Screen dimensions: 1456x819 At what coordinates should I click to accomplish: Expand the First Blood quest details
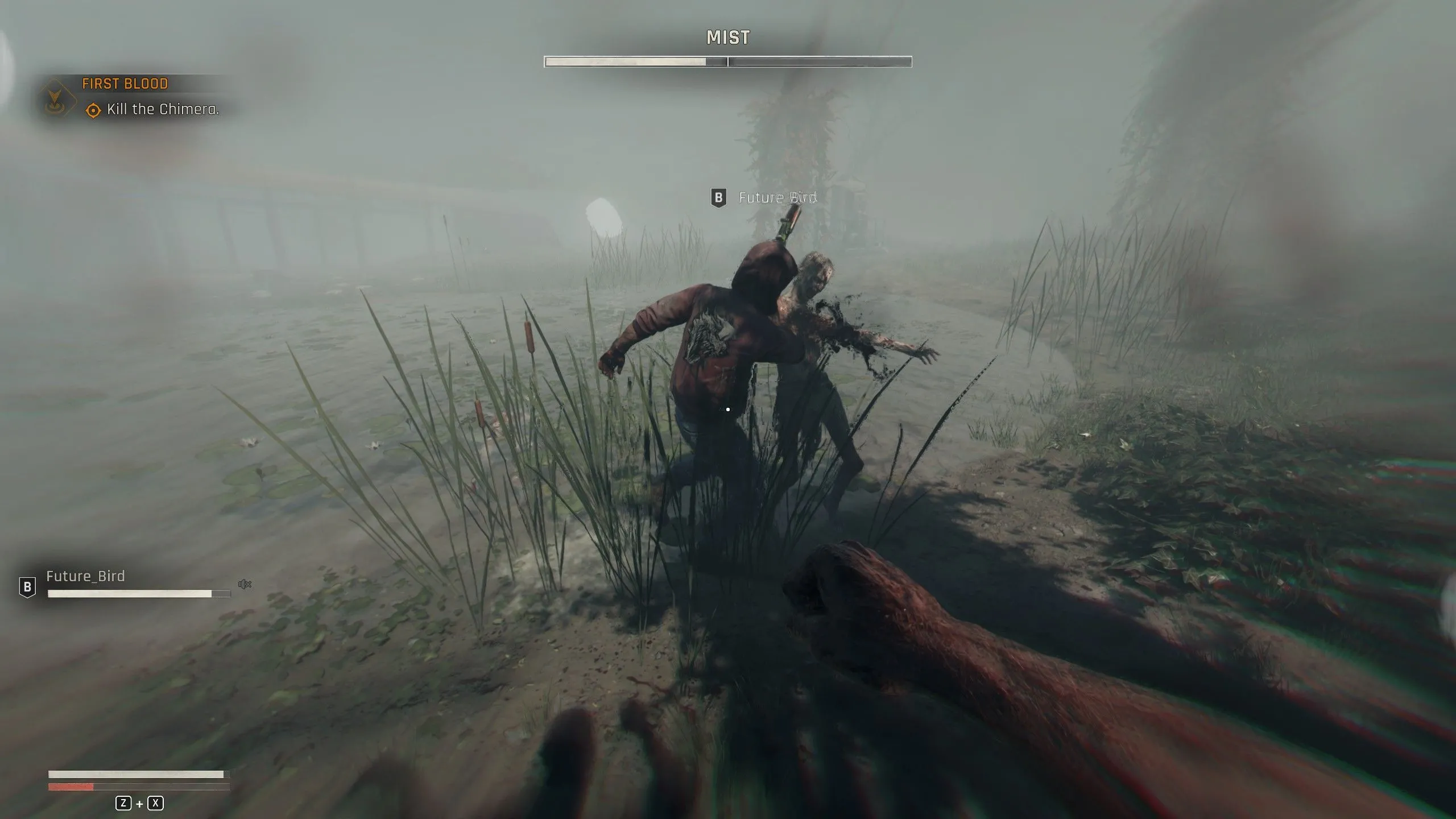(x=125, y=84)
